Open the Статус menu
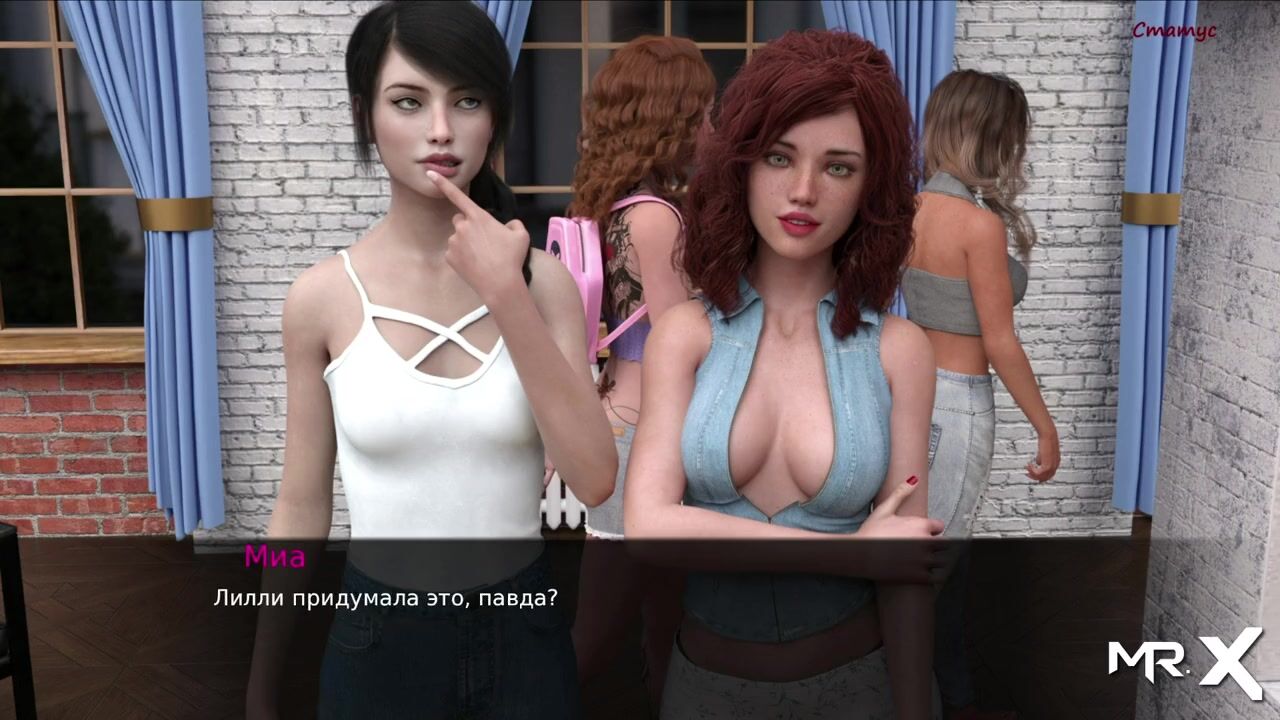 point(1173,31)
